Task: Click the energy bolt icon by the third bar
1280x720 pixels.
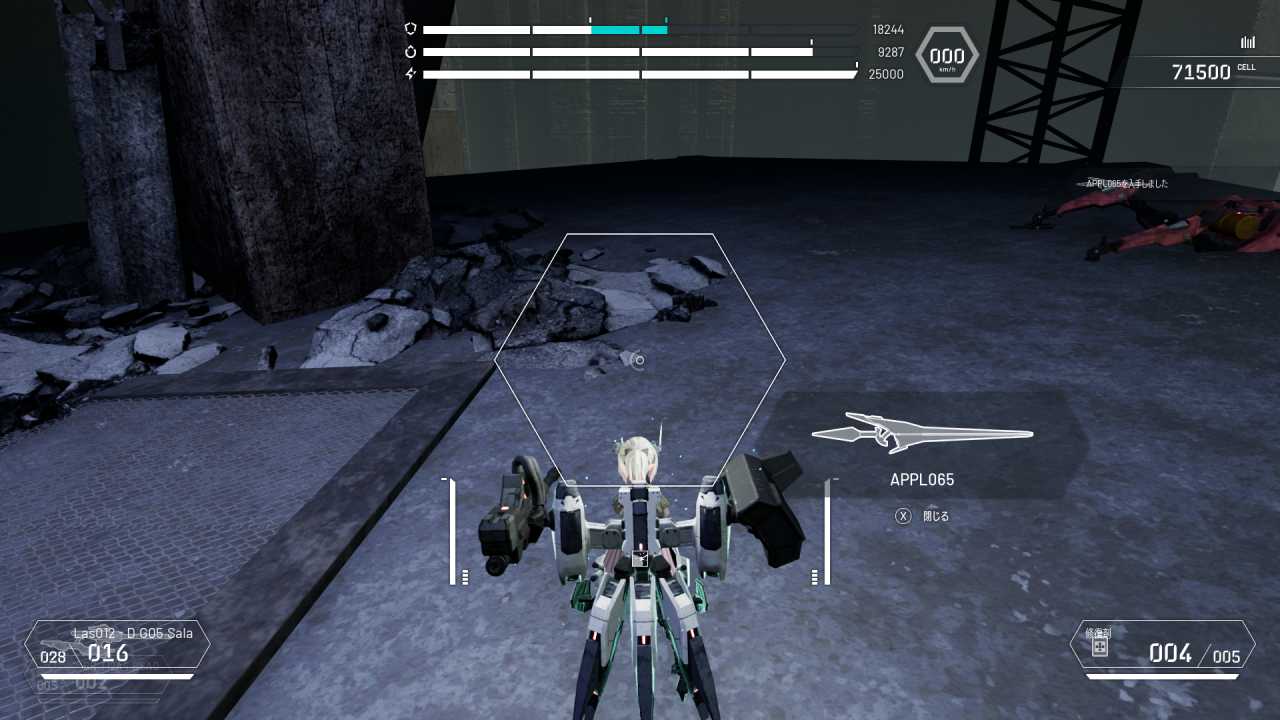Action: click(x=411, y=74)
